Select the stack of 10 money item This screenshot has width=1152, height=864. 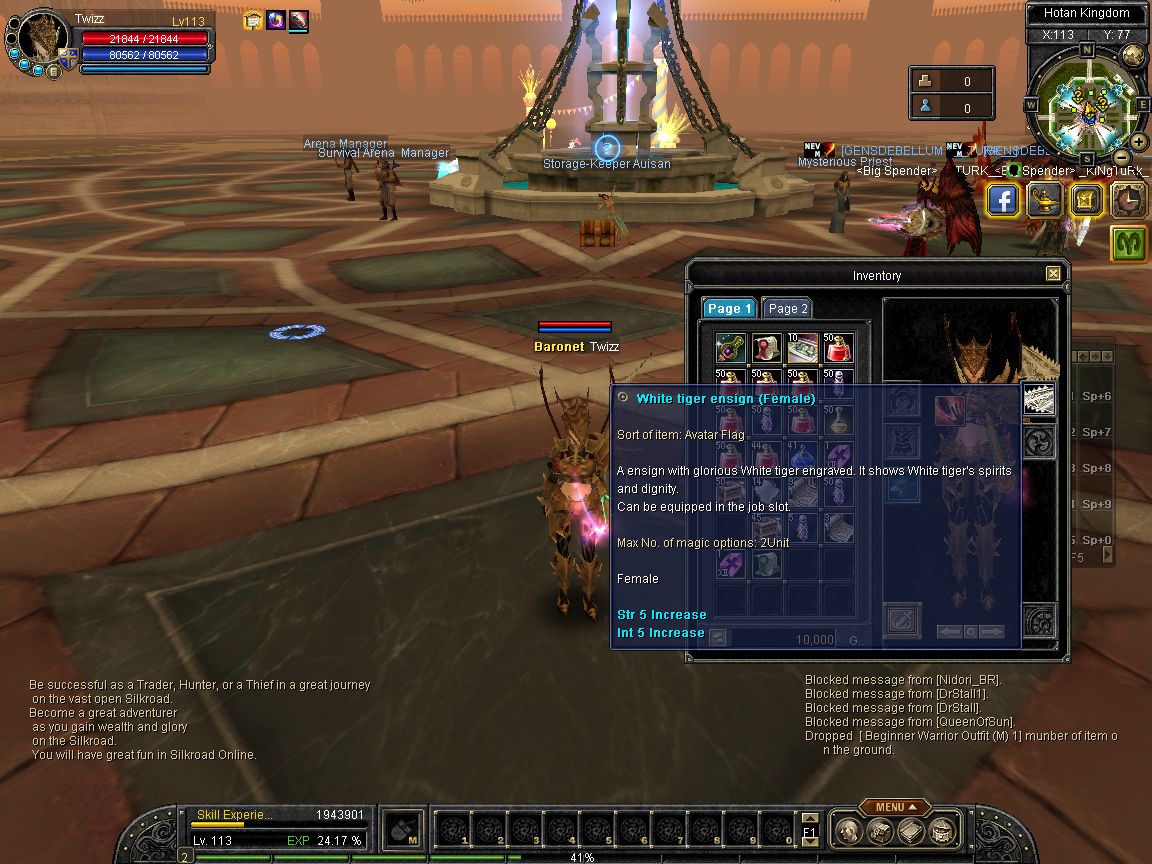click(802, 348)
